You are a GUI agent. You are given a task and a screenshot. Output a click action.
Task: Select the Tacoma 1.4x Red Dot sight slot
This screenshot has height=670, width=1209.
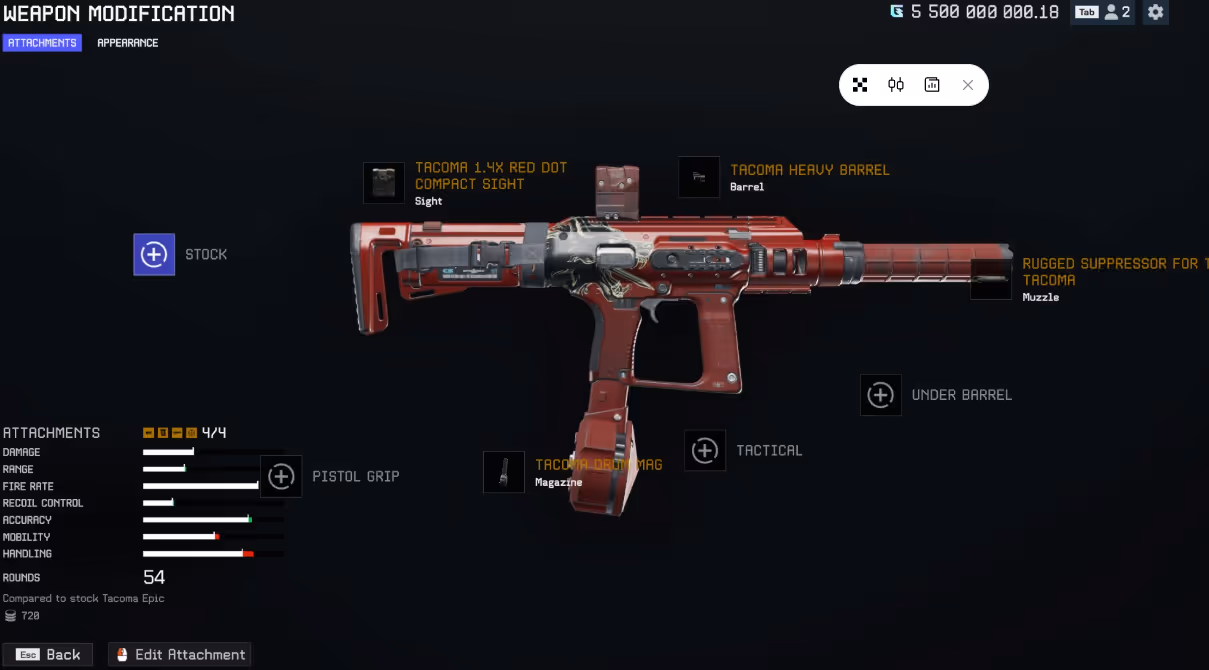tap(384, 183)
